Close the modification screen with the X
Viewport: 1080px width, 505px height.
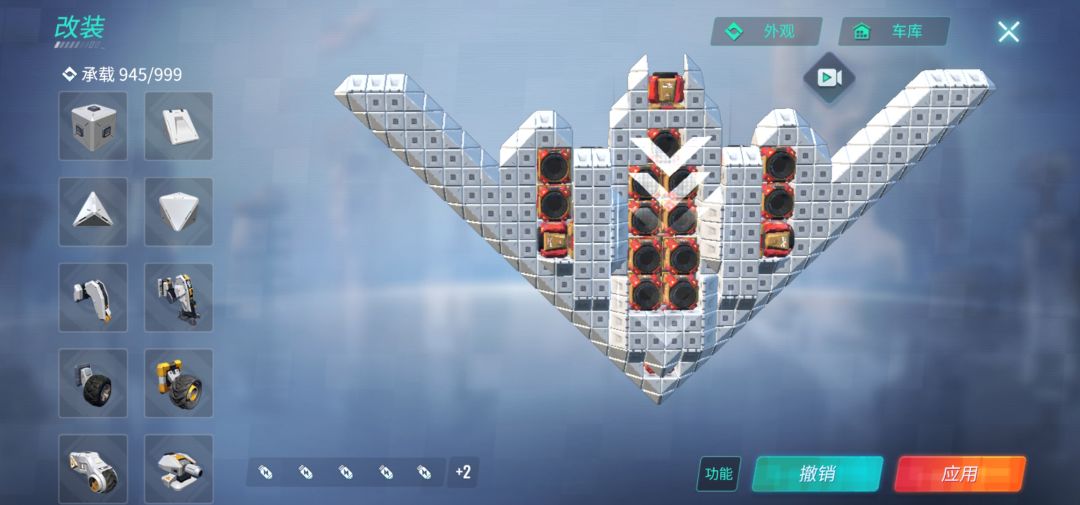[1008, 31]
